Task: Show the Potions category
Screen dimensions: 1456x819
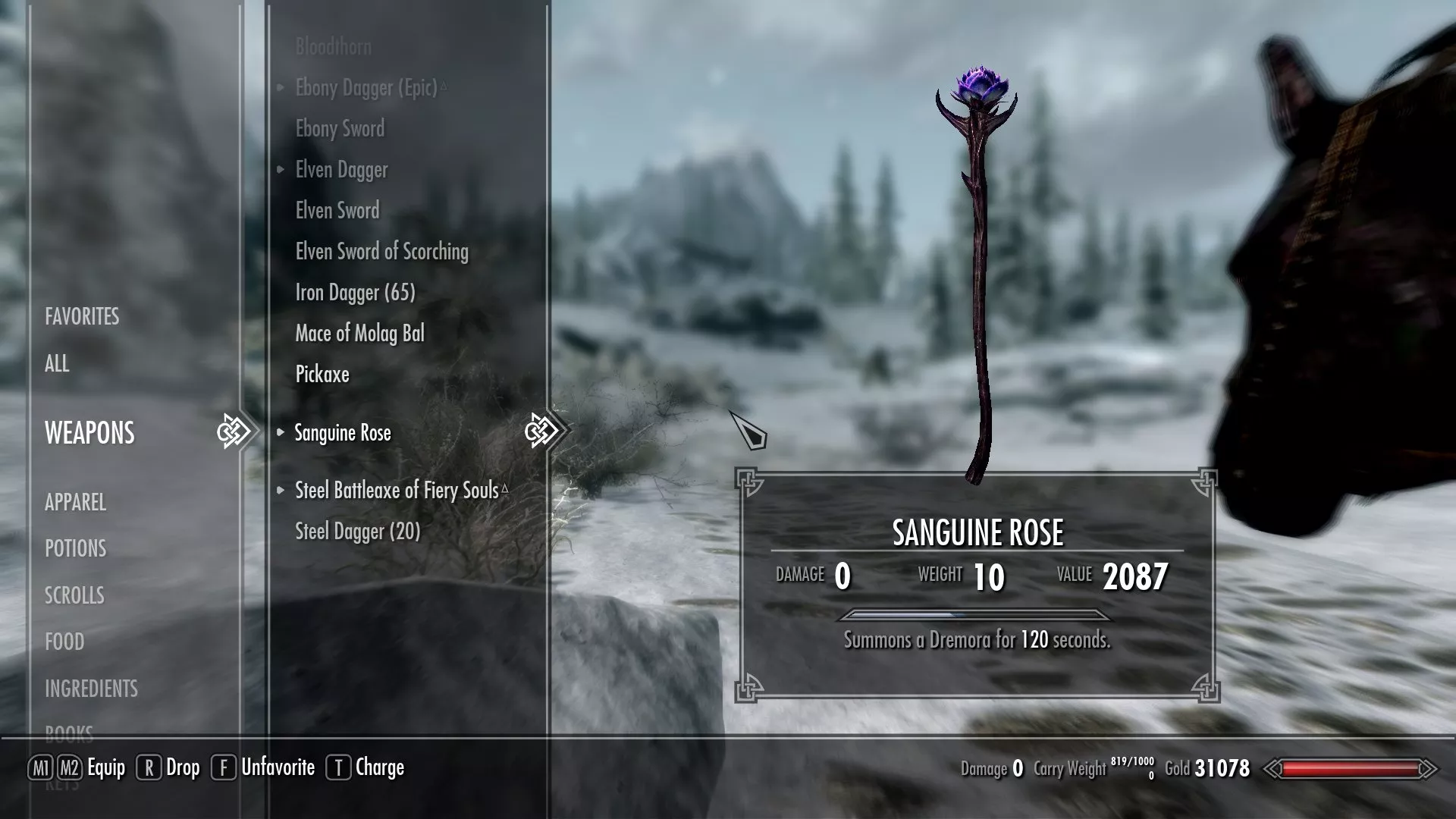Action: pos(75,548)
